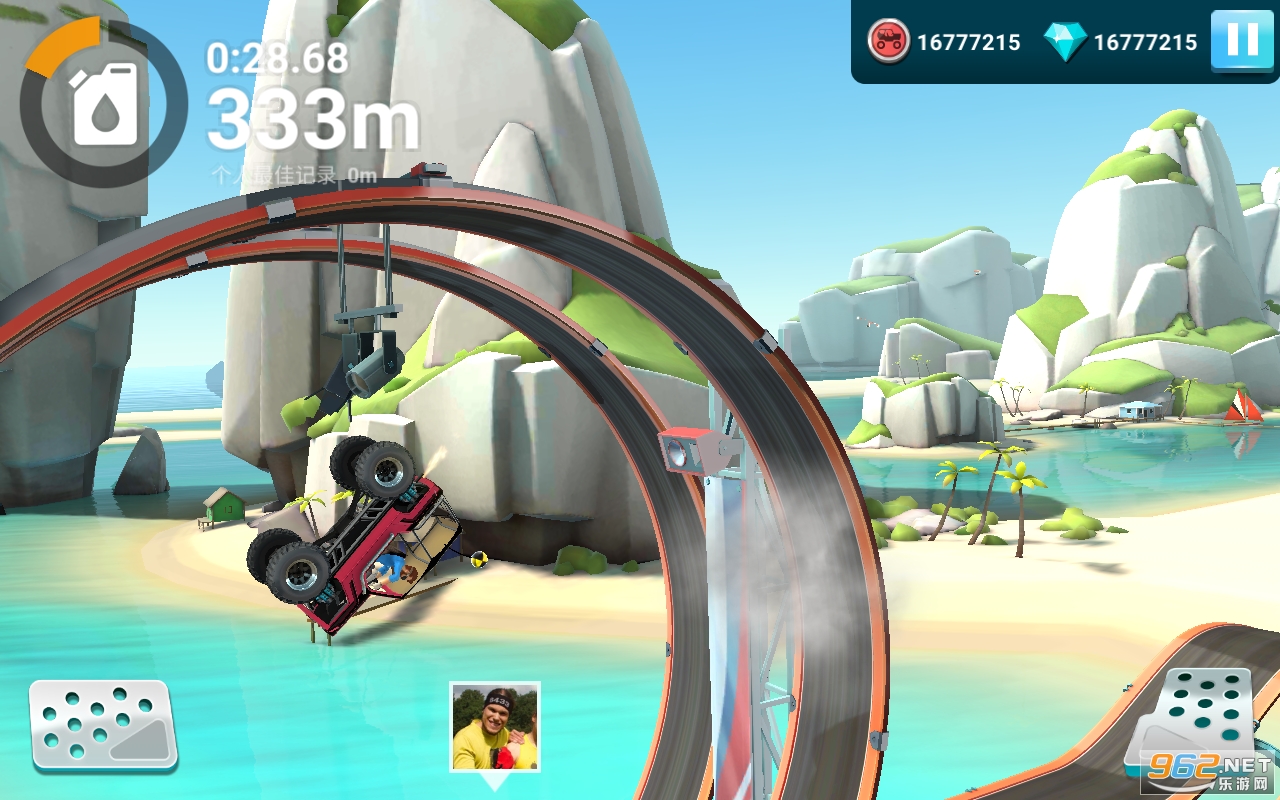The image size is (1280, 800).
Task: Select the opponent's photo marker
Action: pyautogui.click(x=494, y=727)
